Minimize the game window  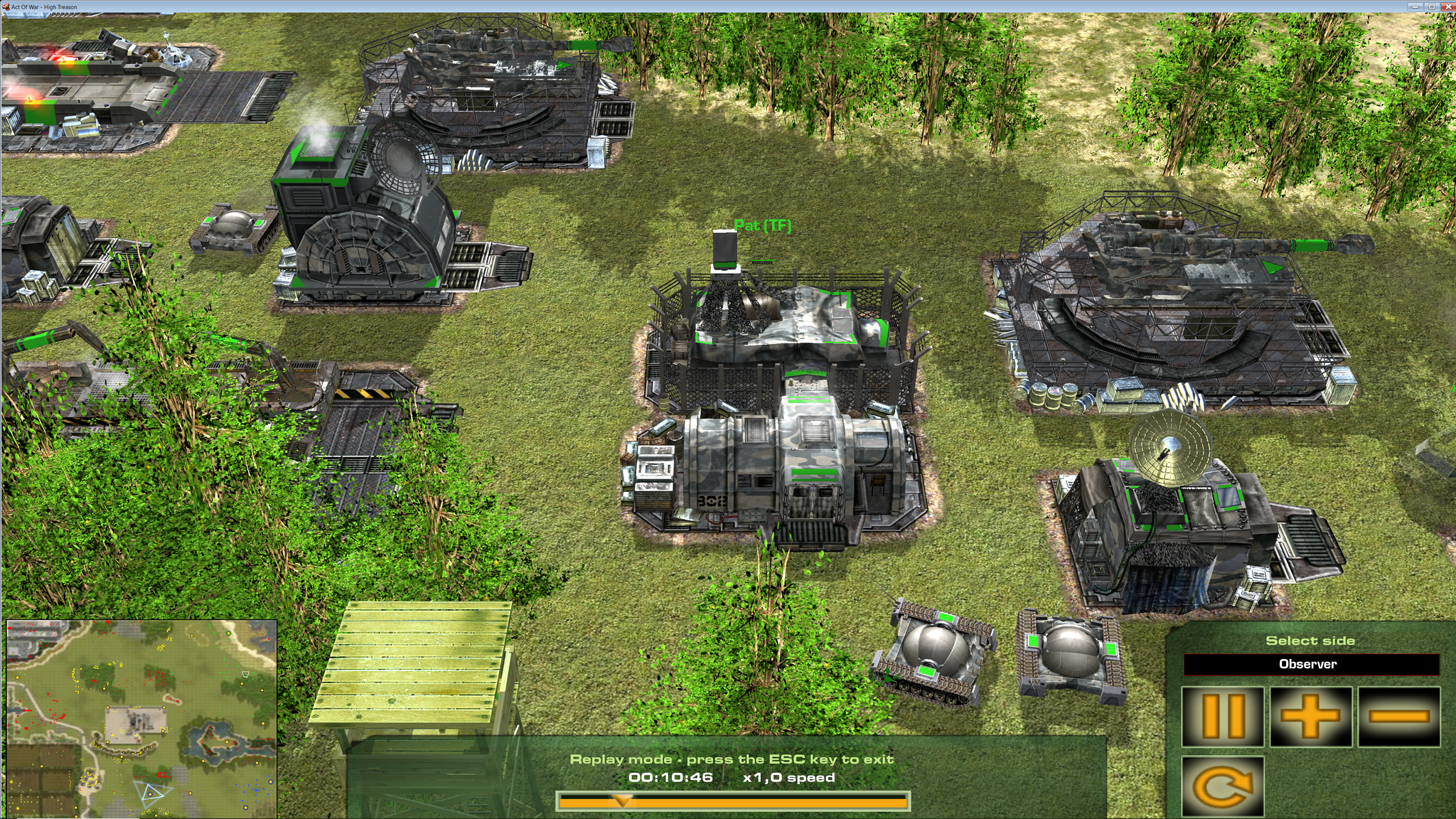(x=1416, y=6)
